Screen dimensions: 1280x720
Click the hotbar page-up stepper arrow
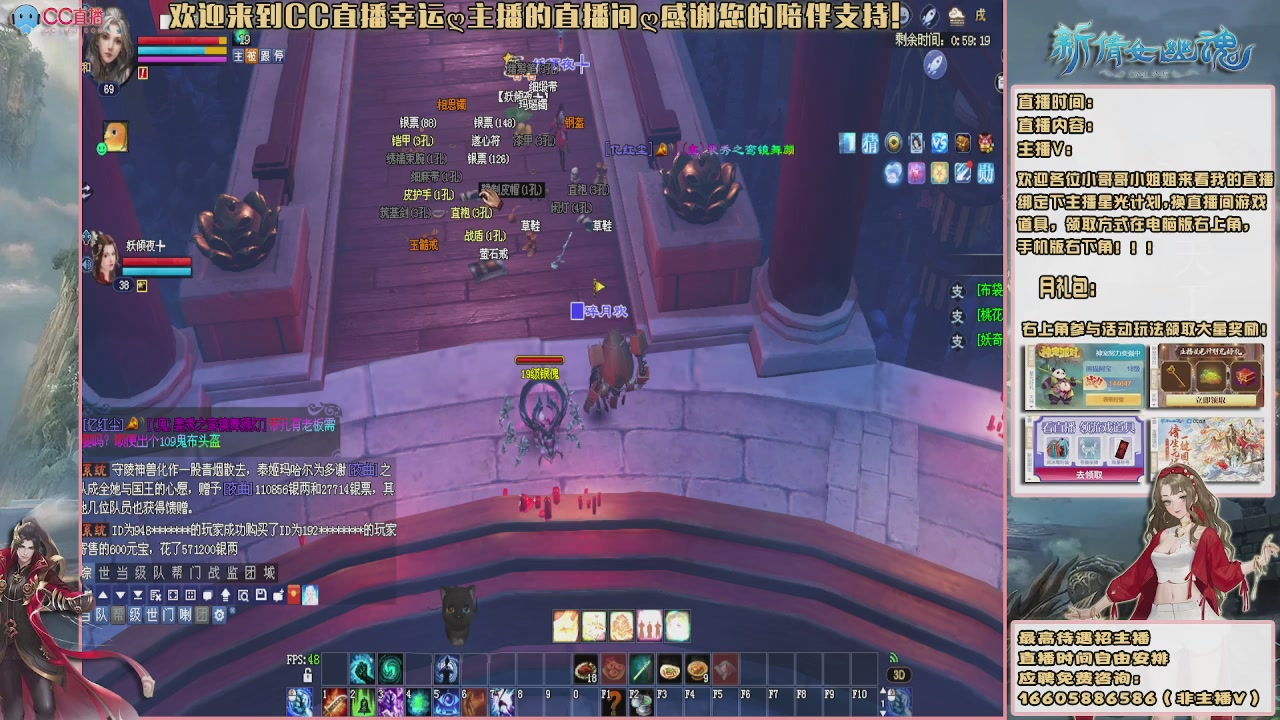tap(883, 688)
